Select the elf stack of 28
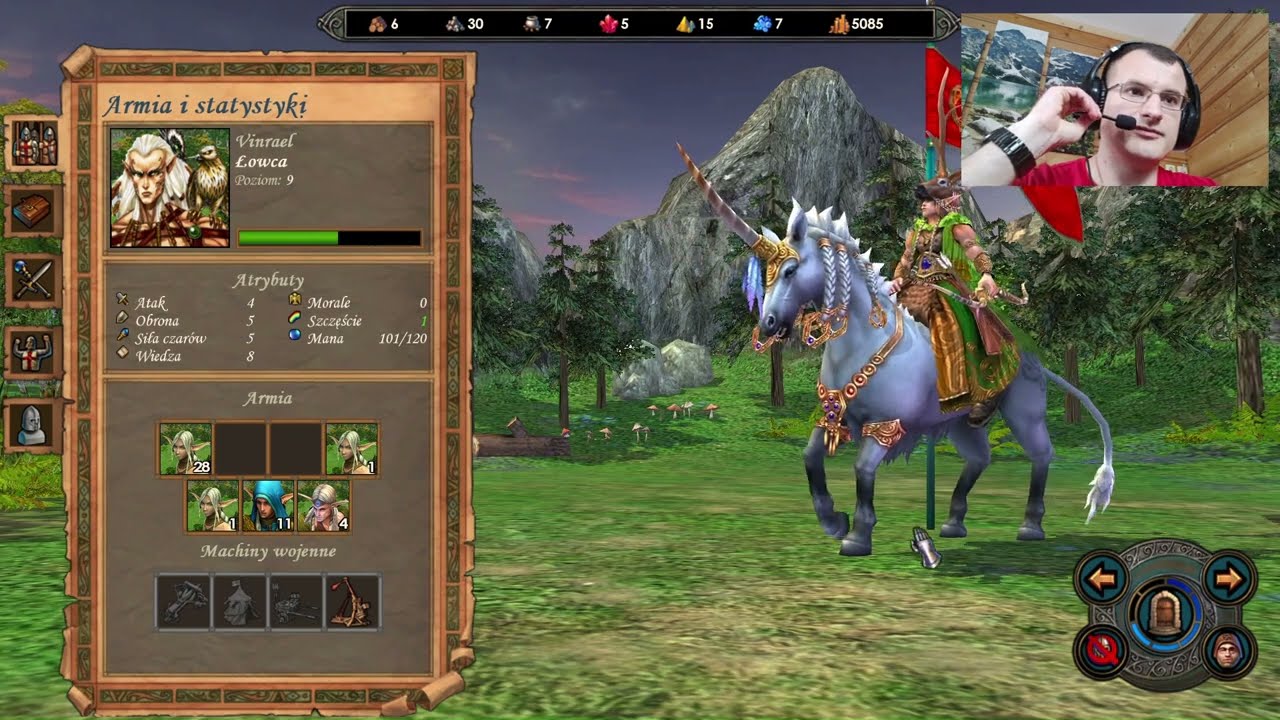The height and width of the screenshot is (720, 1280). [186, 448]
